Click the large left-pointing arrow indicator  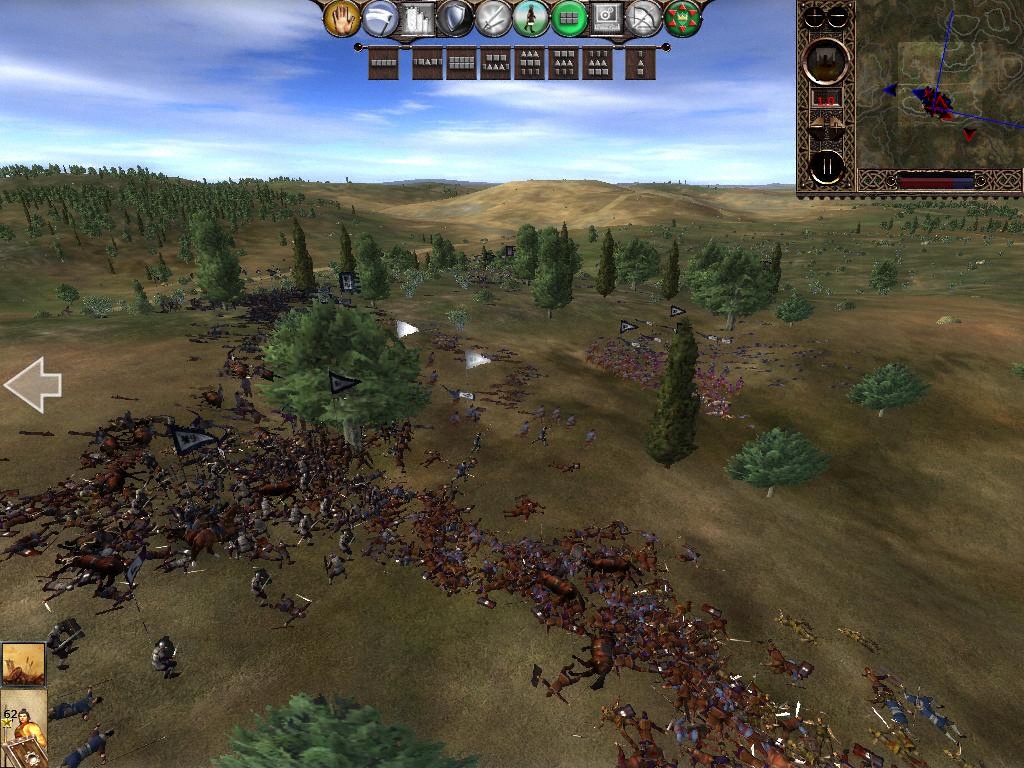coord(33,385)
